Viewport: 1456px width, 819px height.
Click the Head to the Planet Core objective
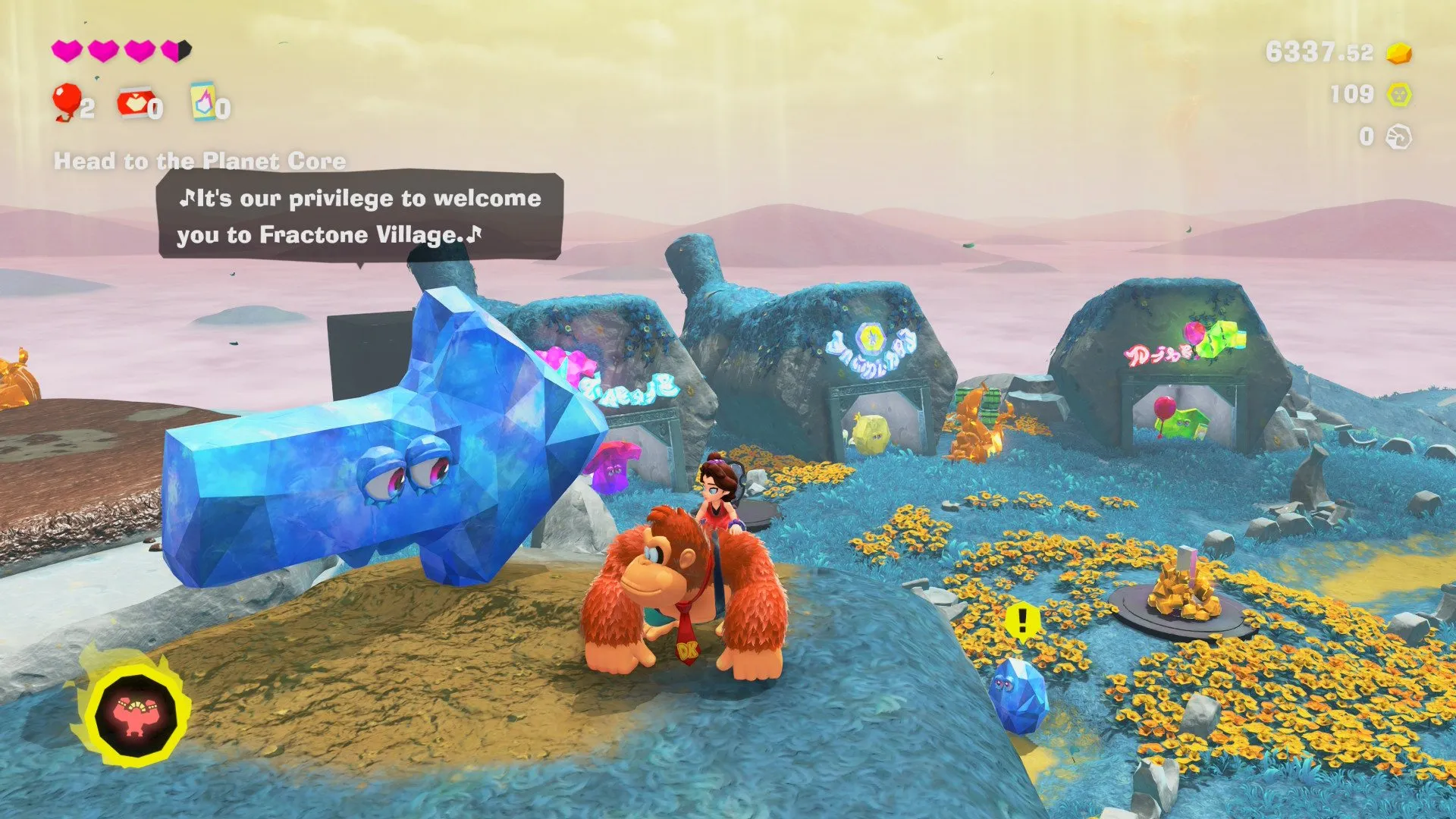click(x=199, y=161)
